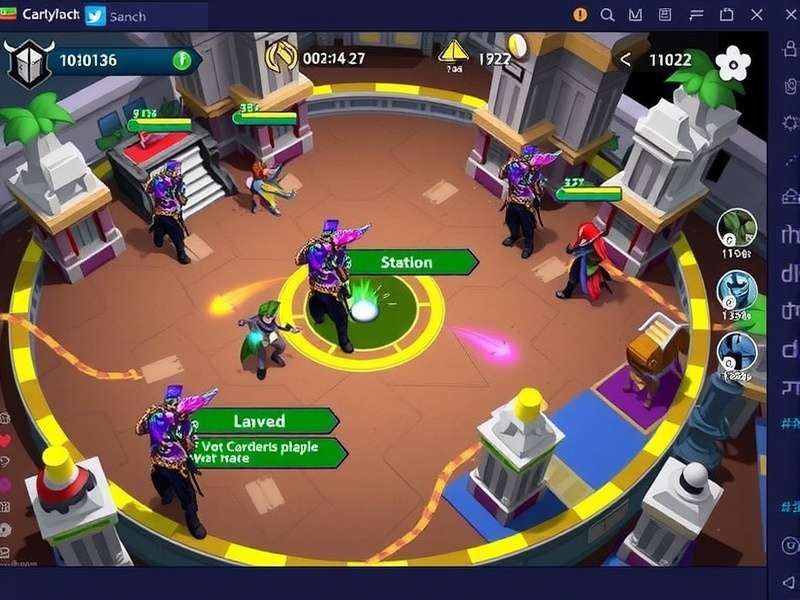Image resolution: width=800 pixels, height=600 pixels.
Task: Click the orange alert icon in title bar
Action: [581, 15]
